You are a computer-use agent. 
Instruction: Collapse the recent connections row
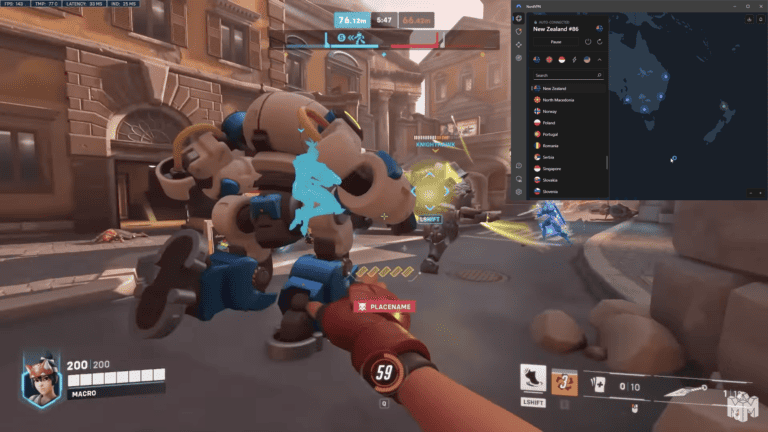[x=598, y=60]
